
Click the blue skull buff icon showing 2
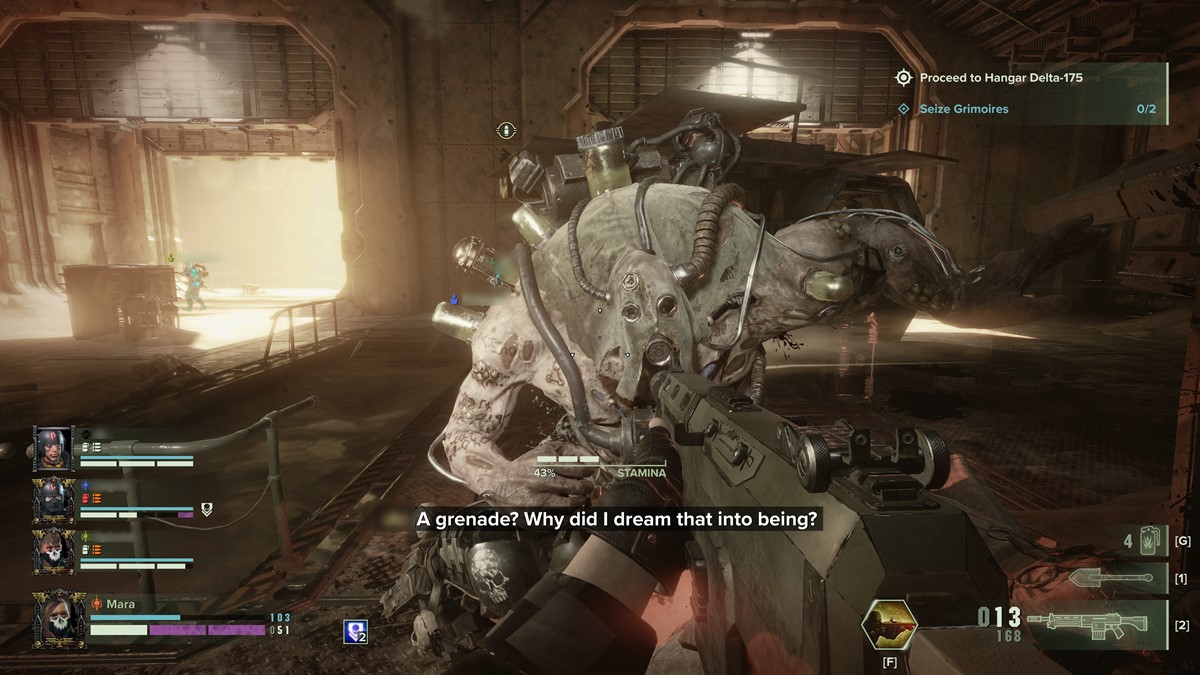[x=354, y=631]
